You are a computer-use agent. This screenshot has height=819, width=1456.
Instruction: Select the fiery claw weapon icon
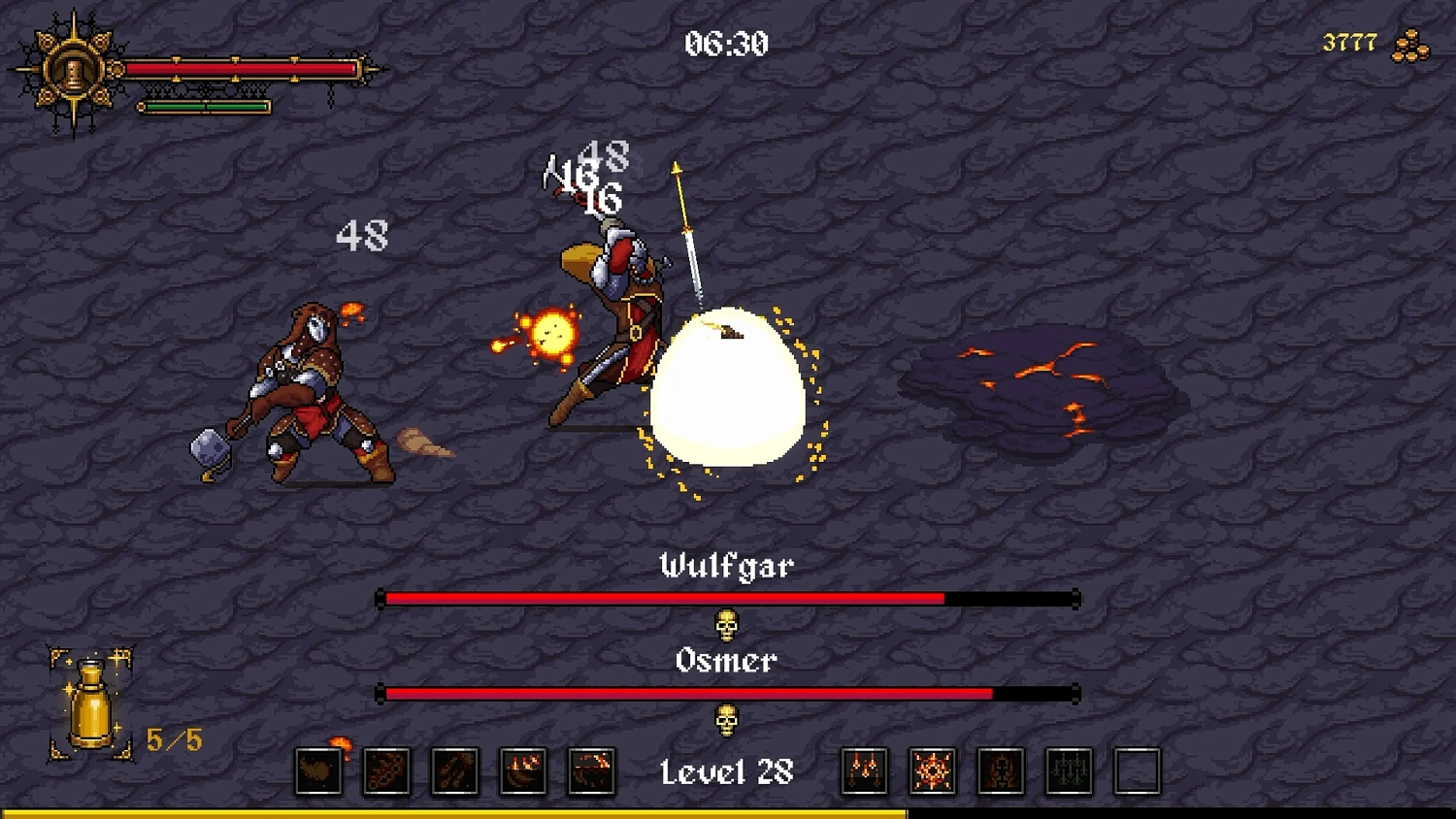[x=454, y=770]
